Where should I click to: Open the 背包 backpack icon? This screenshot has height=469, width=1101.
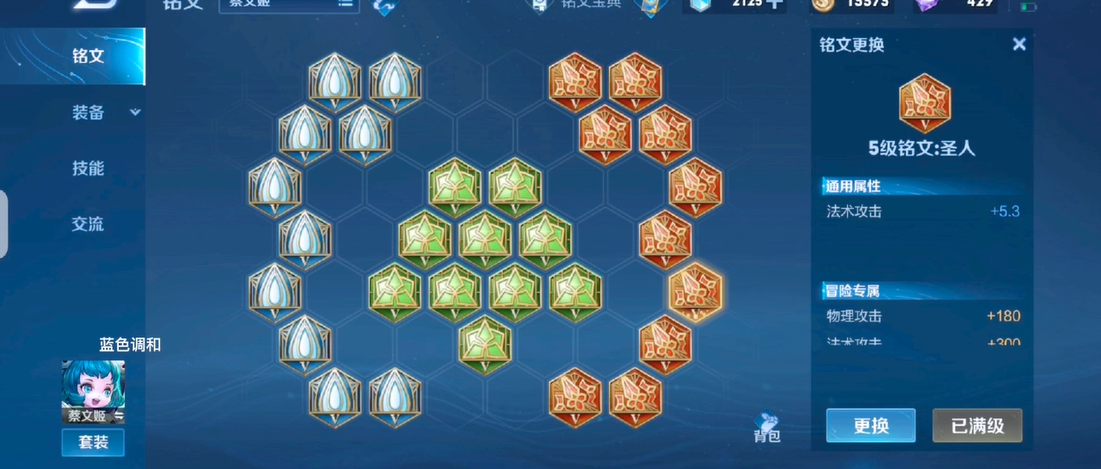[x=767, y=426]
